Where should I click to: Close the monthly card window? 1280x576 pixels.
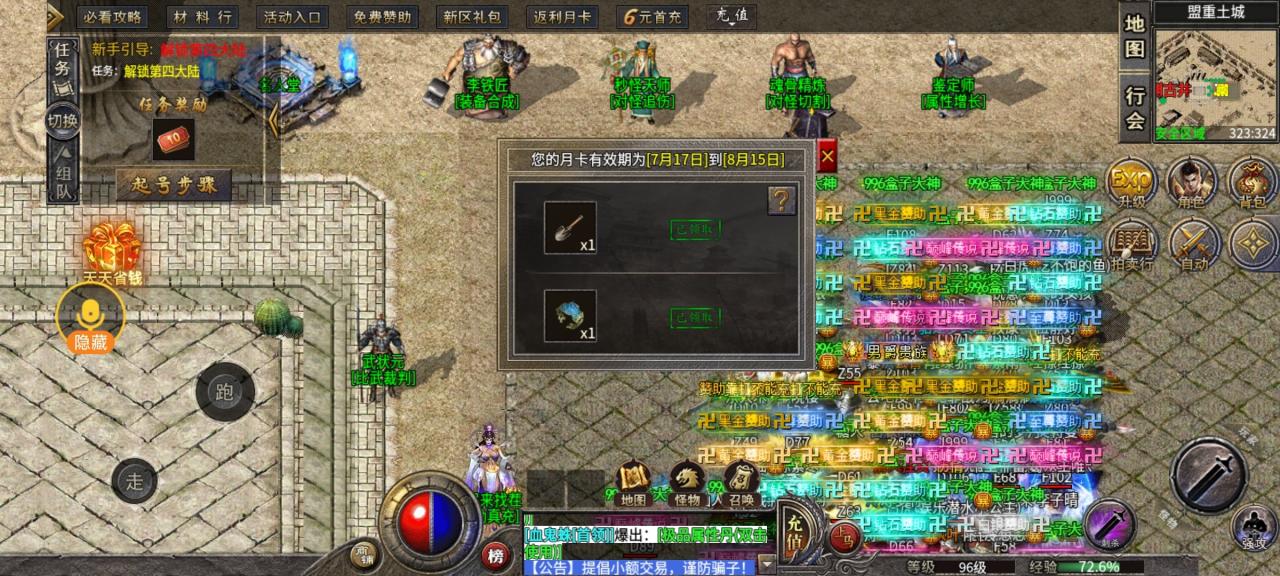tap(827, 157)
